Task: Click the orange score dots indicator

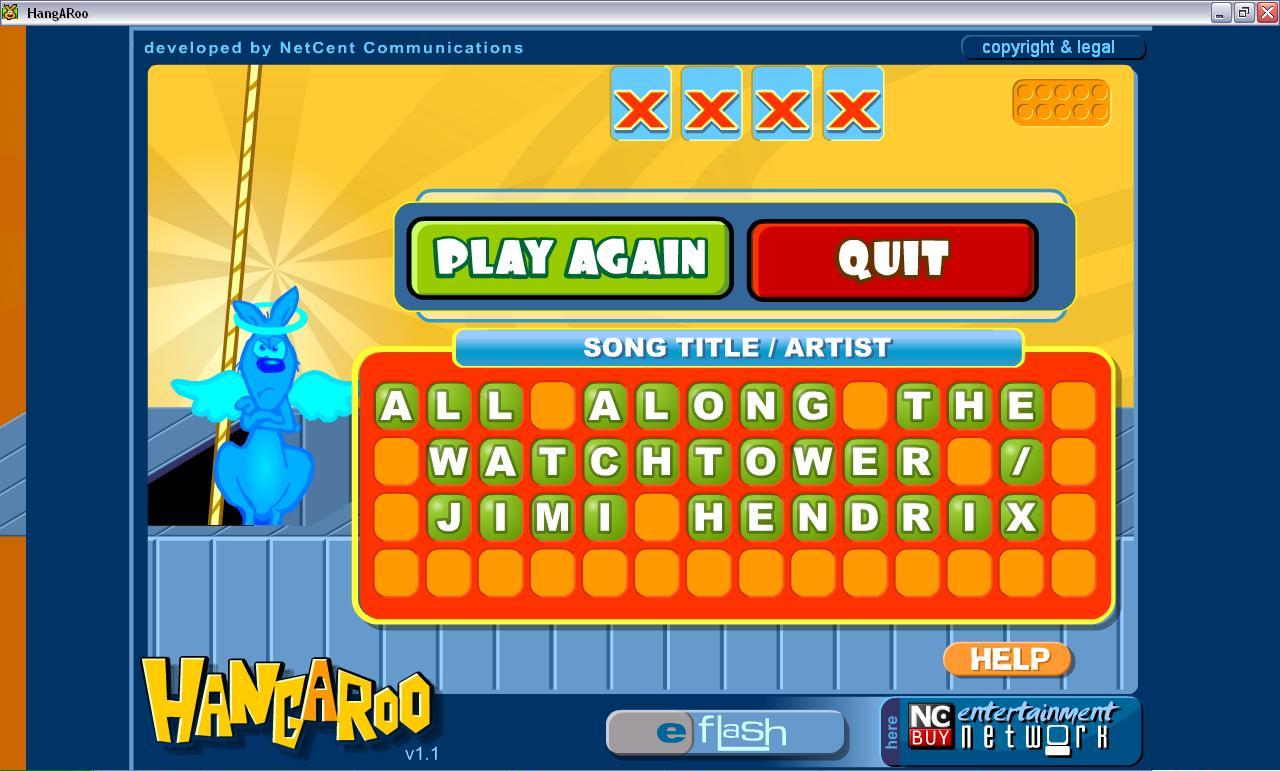Action: click(x=1062, y=102)
